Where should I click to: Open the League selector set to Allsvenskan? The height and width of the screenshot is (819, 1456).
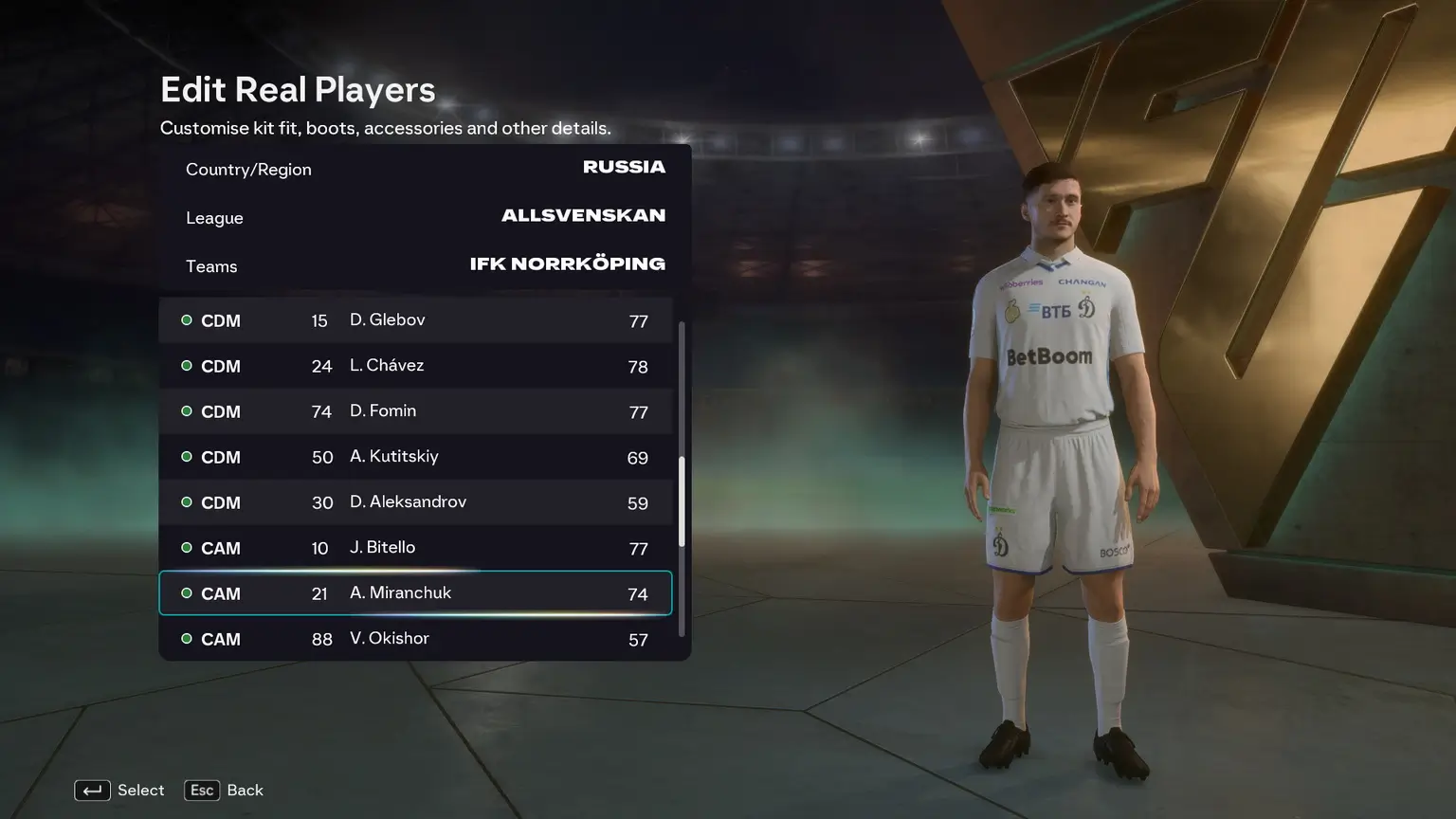(425, 217)
